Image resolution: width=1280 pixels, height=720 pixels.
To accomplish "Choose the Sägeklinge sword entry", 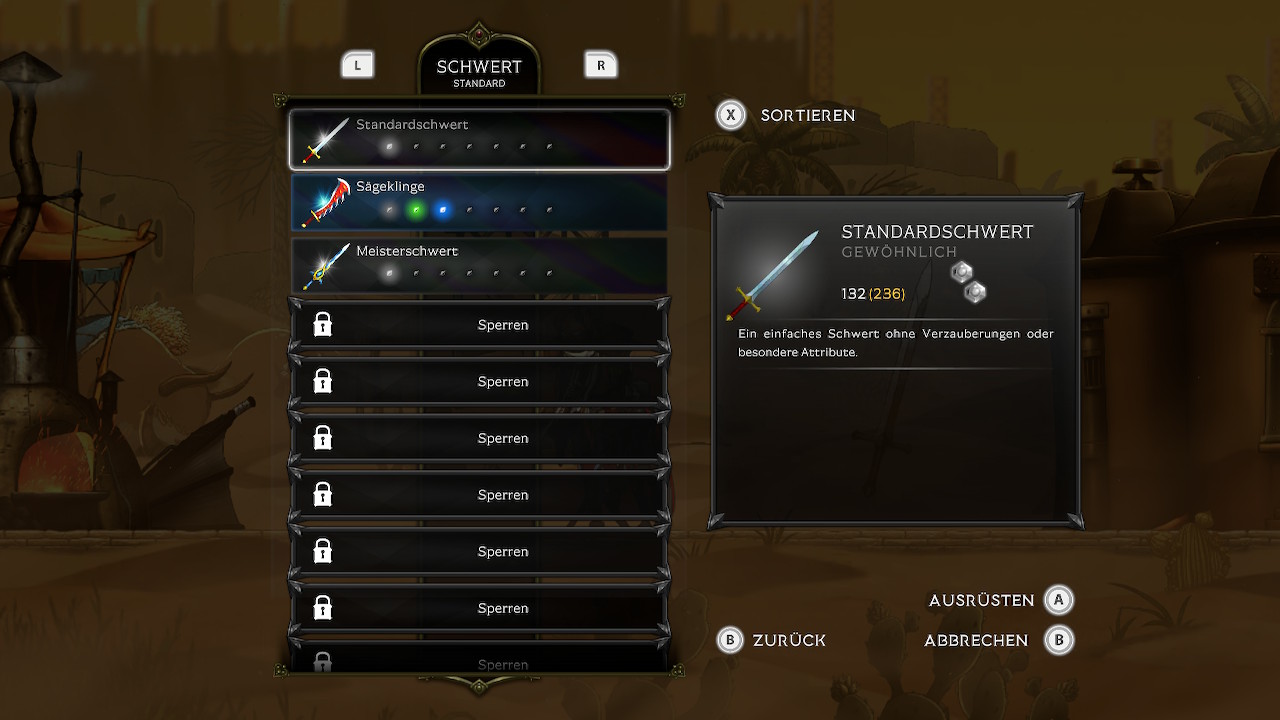I will click(x=479, y=202).
